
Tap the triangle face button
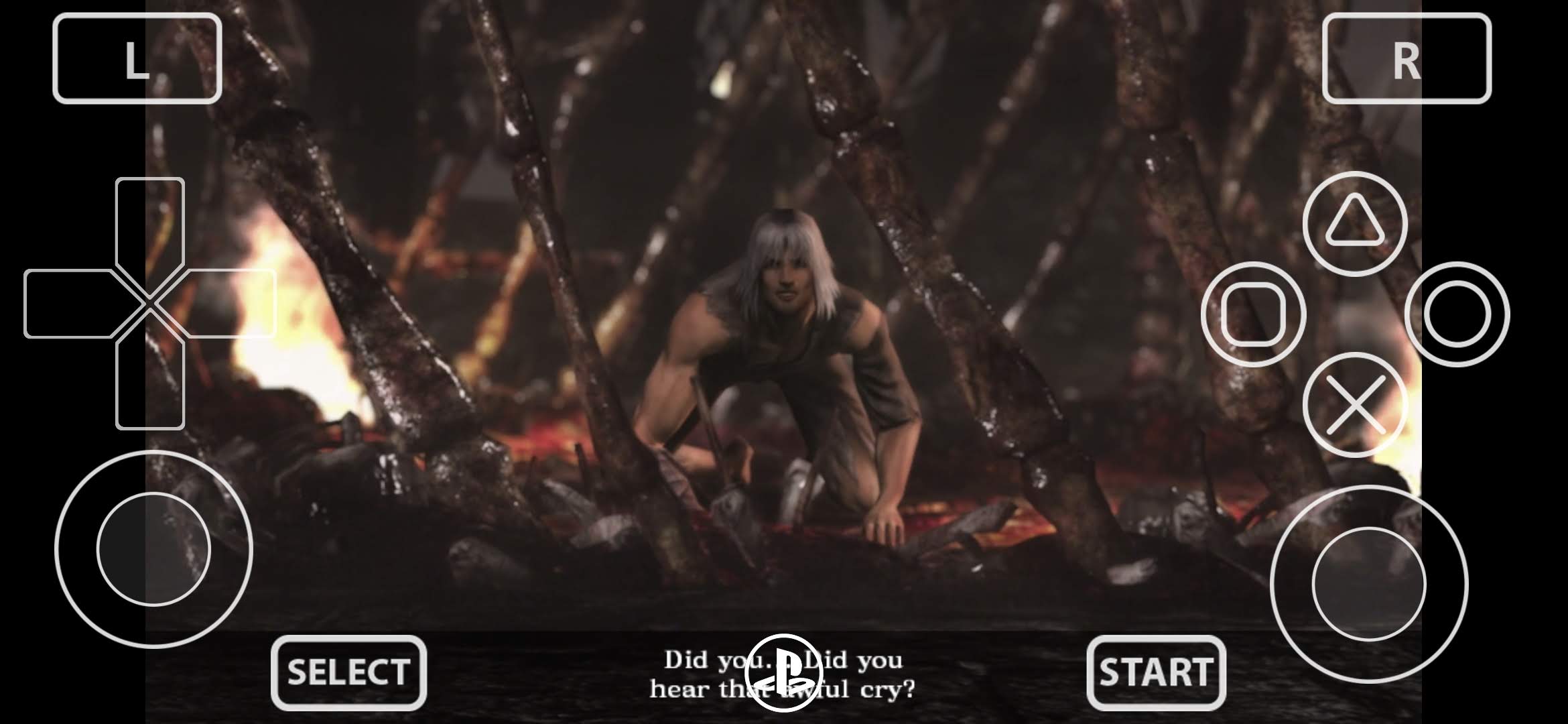1355,224
